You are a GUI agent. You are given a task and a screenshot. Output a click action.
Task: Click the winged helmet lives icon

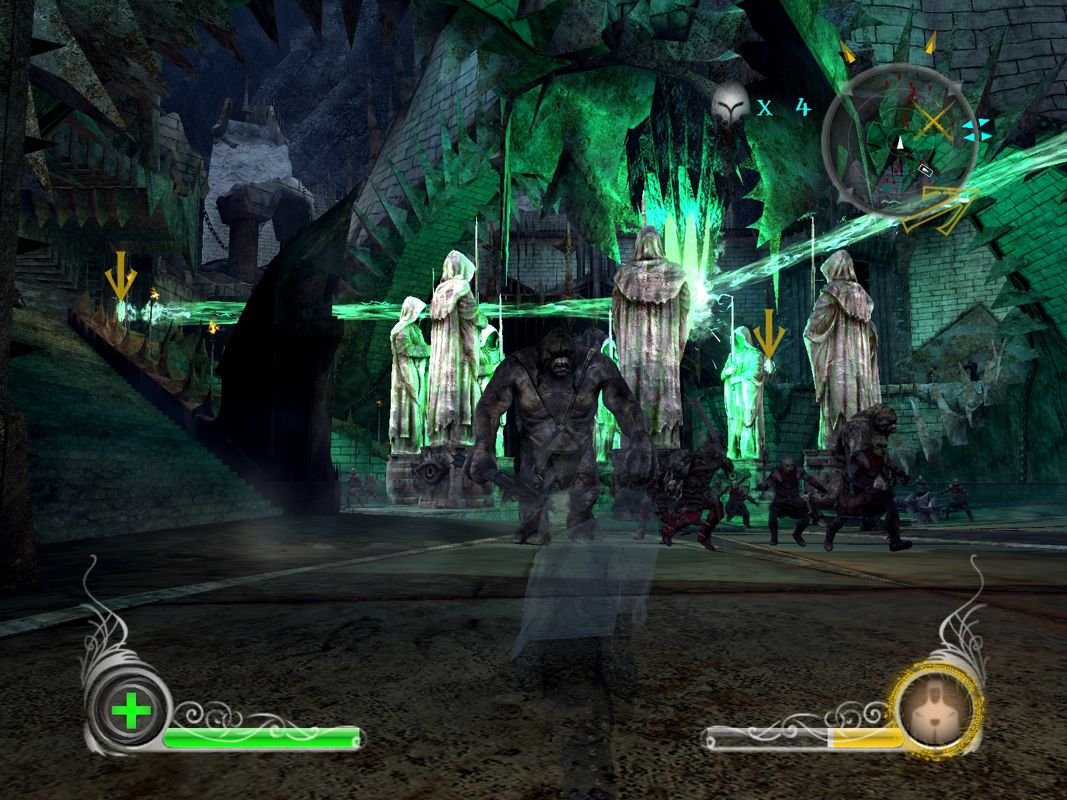731,102
